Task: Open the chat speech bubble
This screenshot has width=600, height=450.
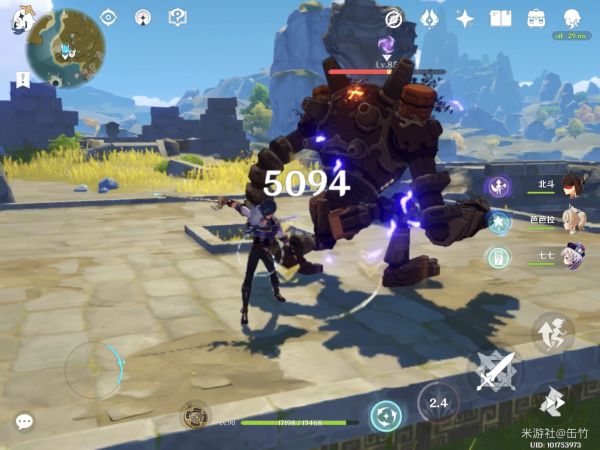Action: (24, 421)
